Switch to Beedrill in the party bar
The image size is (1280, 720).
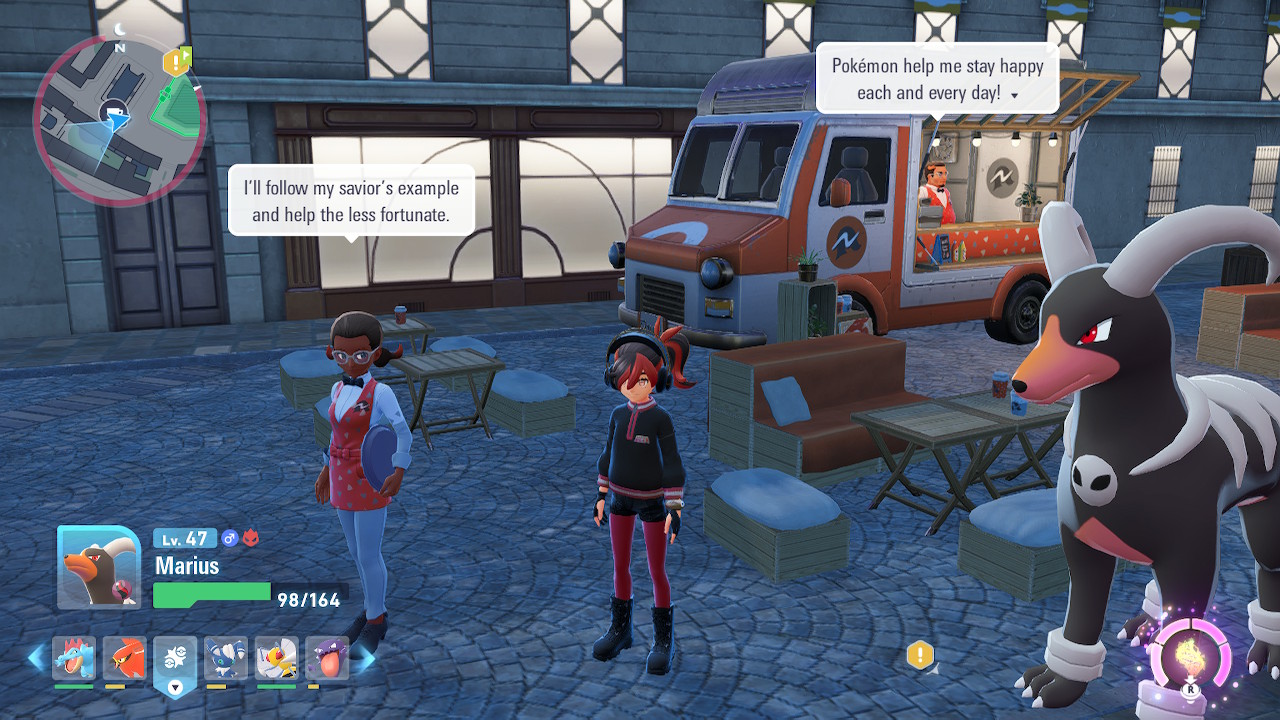tap(276, 658)
